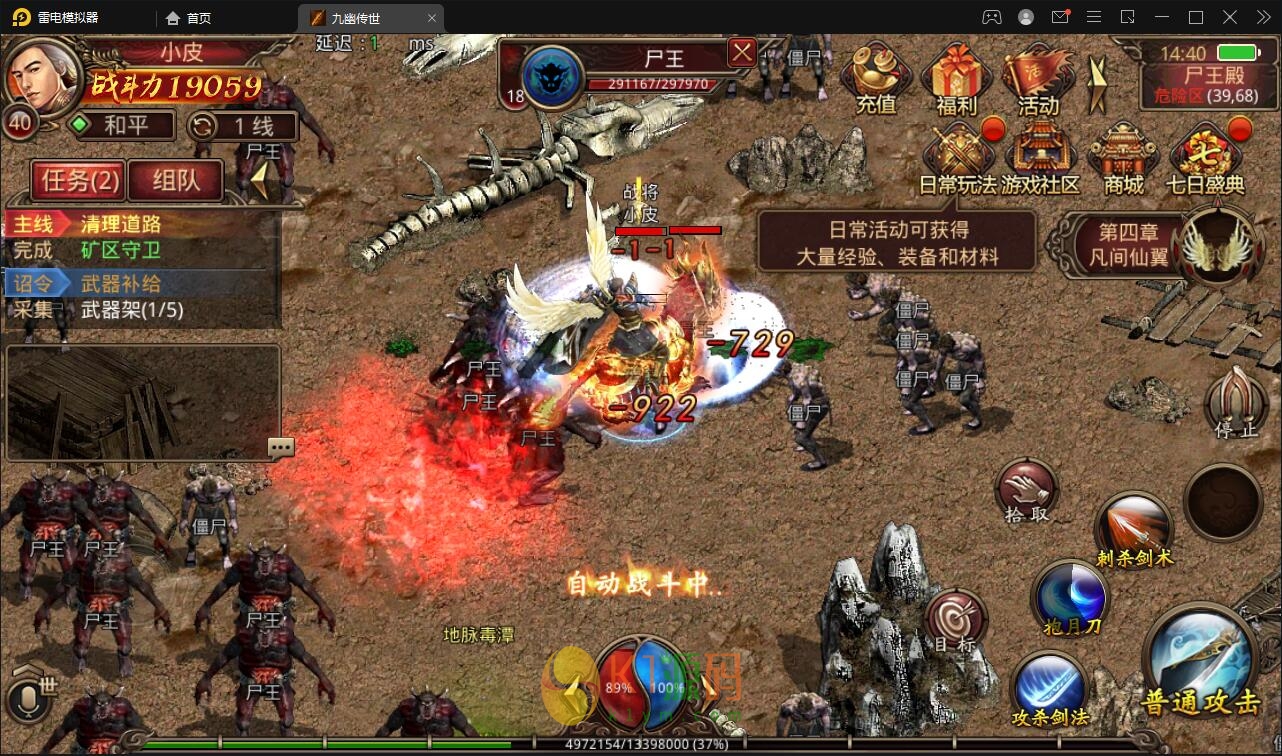The width and height of the screenshot is (1282, 756).
Task: Toggle the 和平 attack mode button
Action: coord(121,126)
